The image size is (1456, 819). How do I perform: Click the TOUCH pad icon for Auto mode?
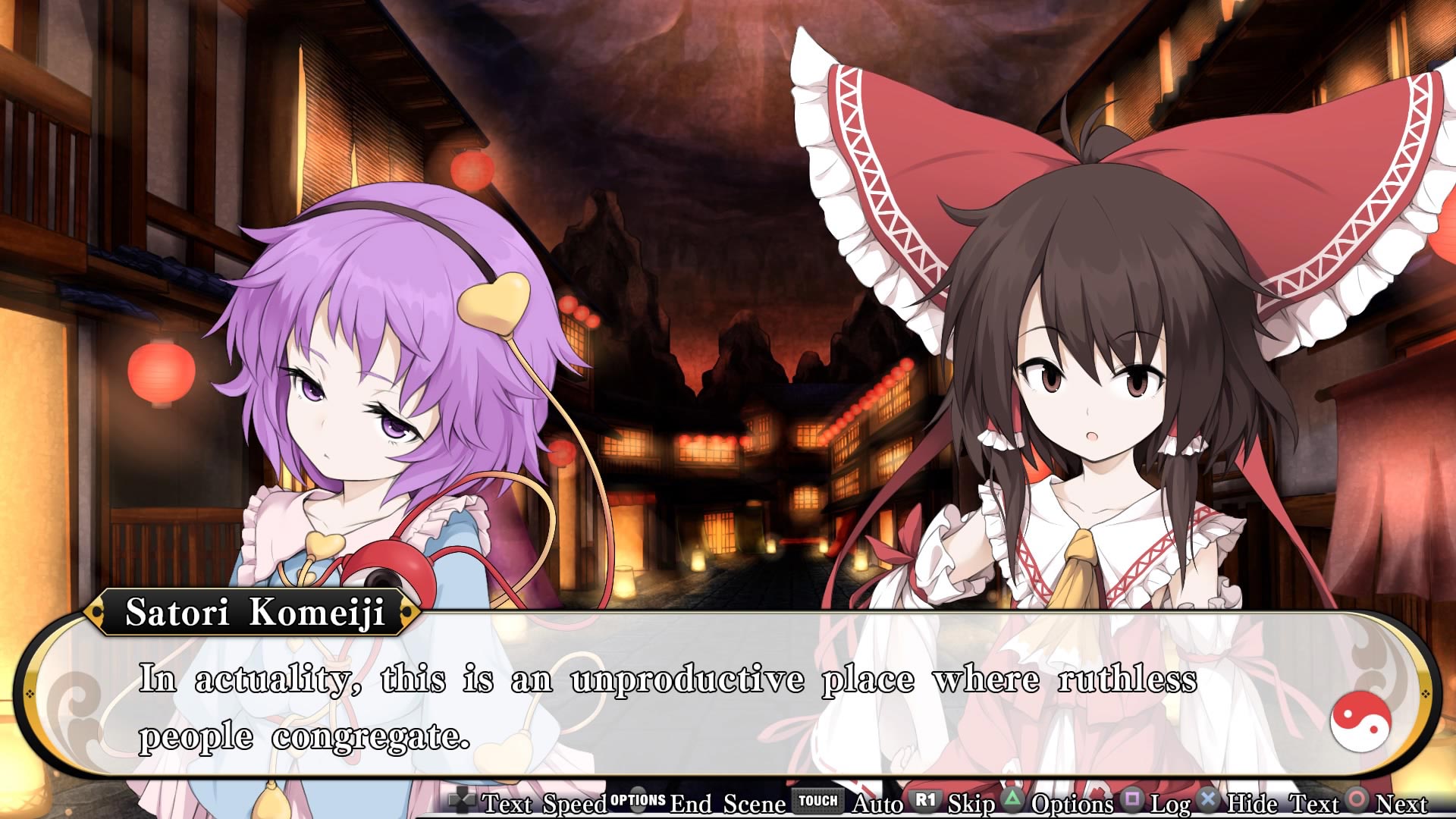[819, 802]
